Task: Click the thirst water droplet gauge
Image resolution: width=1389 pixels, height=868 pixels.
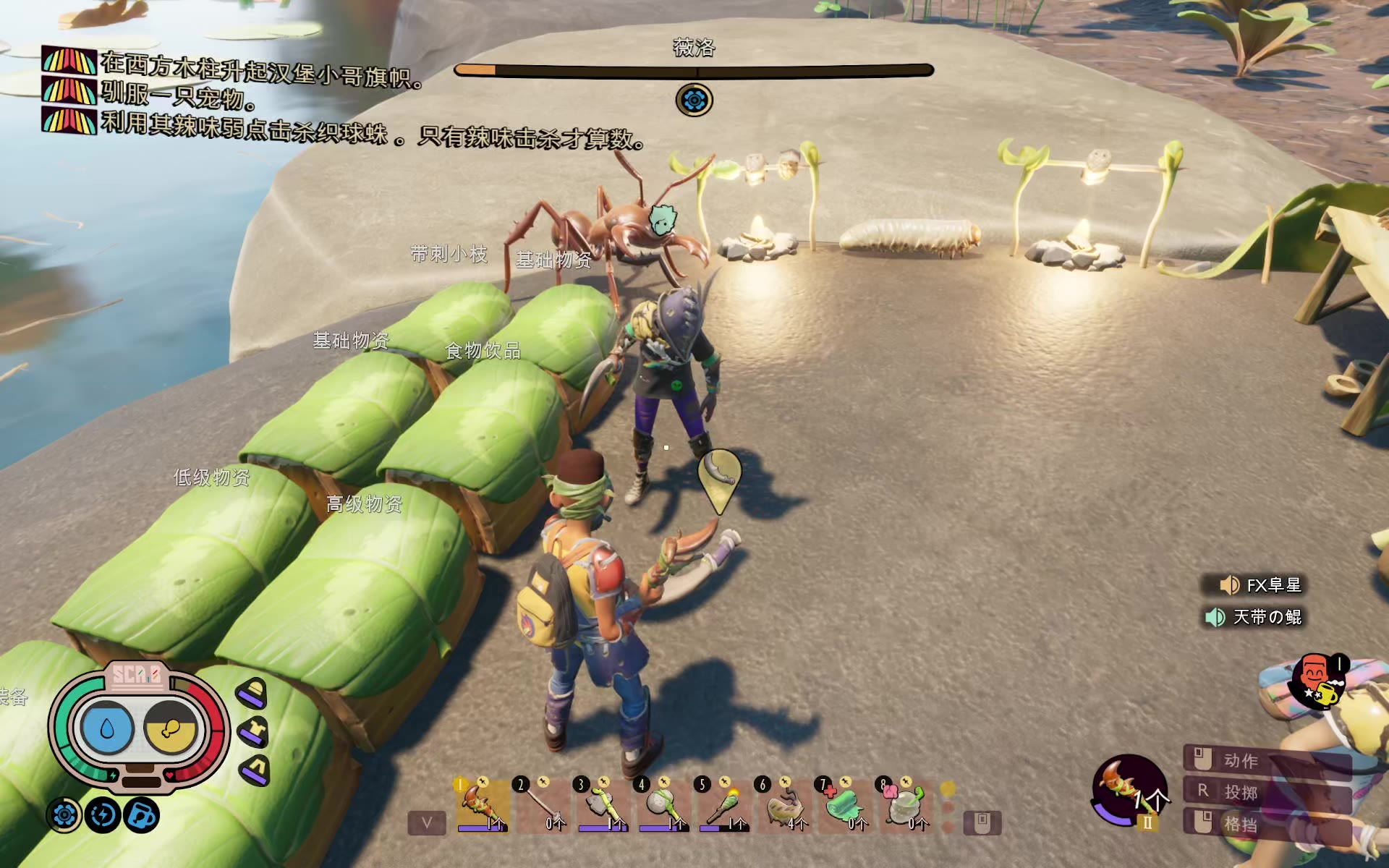Action: pos(108,728)
